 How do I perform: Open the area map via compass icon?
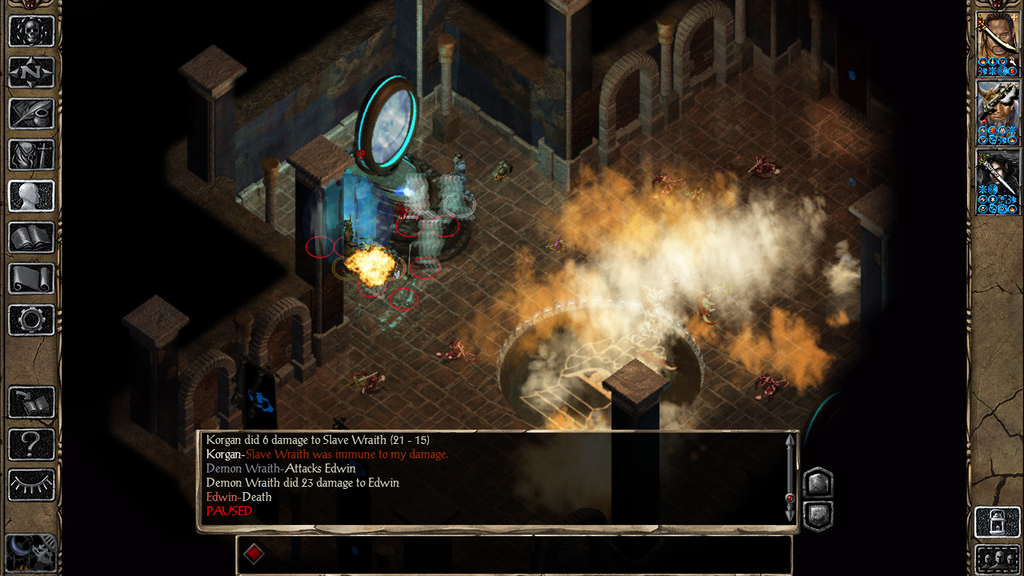pos(31,72)
